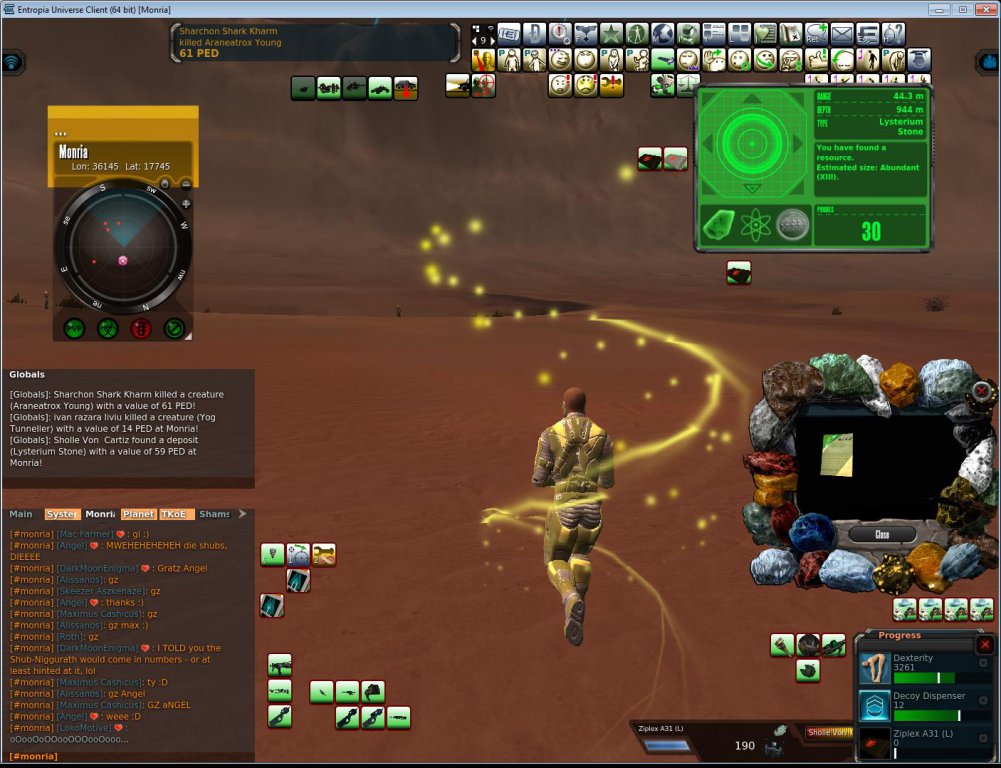
Task: Zoom in the radar with the plus button
Action: pos(186,203)
